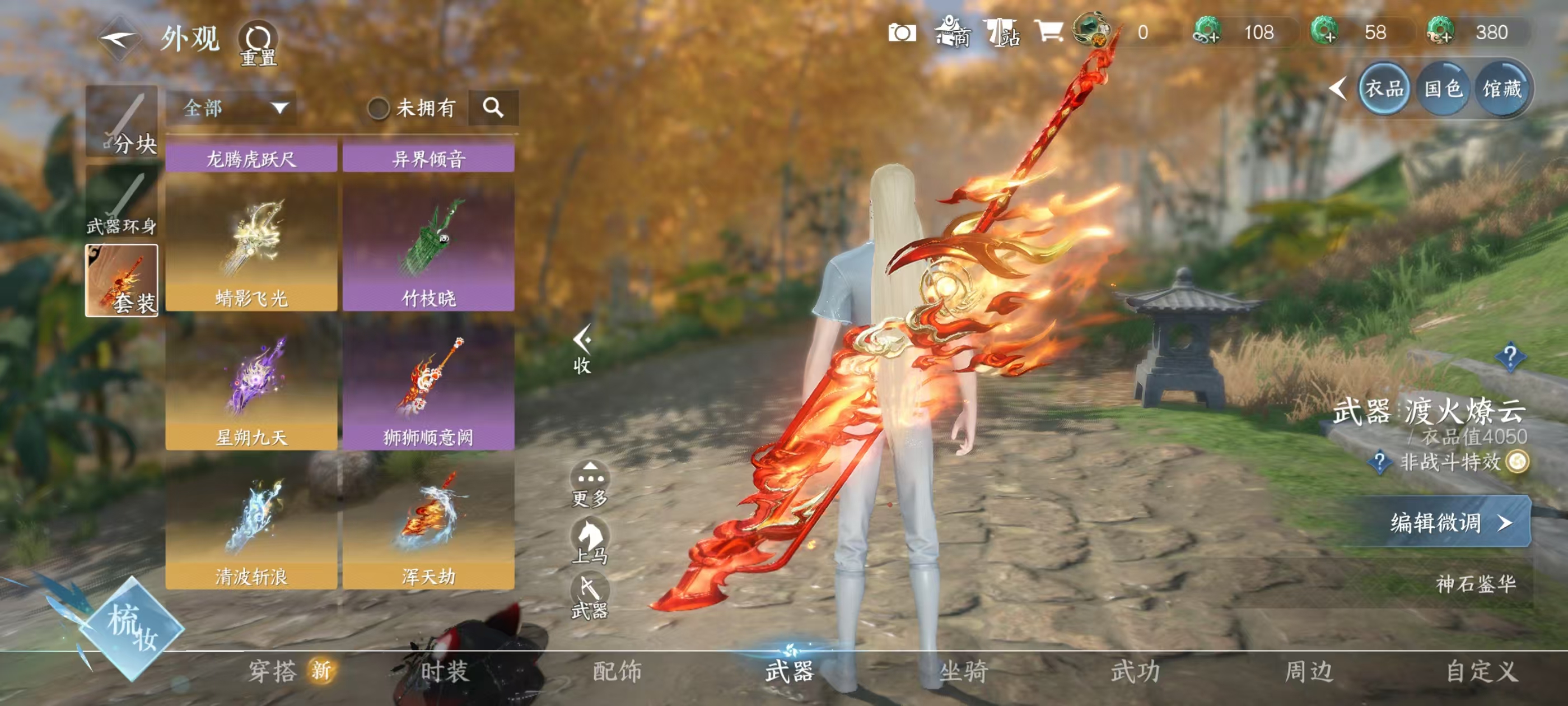Switch to the 套装 side category

[x=122, y=281]
